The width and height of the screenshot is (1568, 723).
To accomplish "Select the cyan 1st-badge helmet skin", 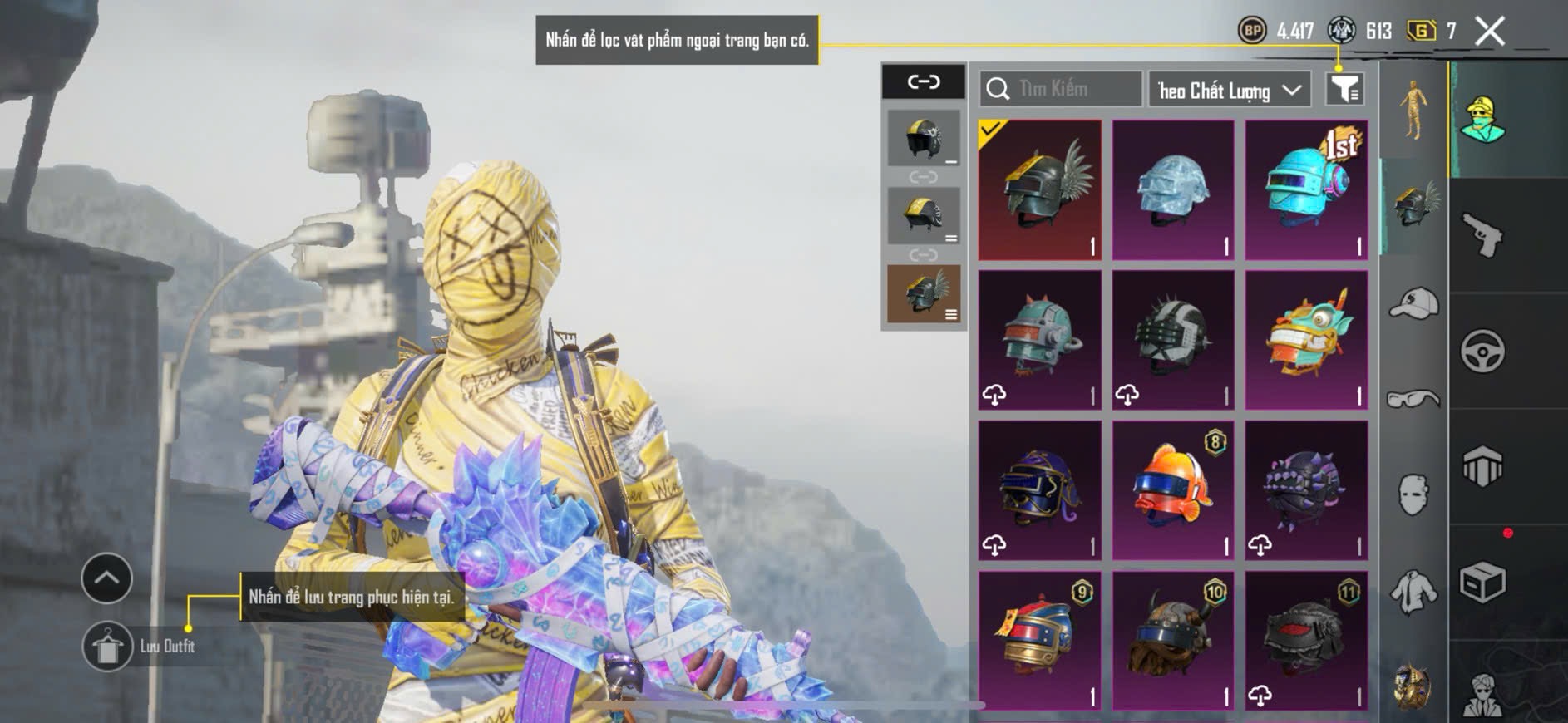I will click(1306, 189).
